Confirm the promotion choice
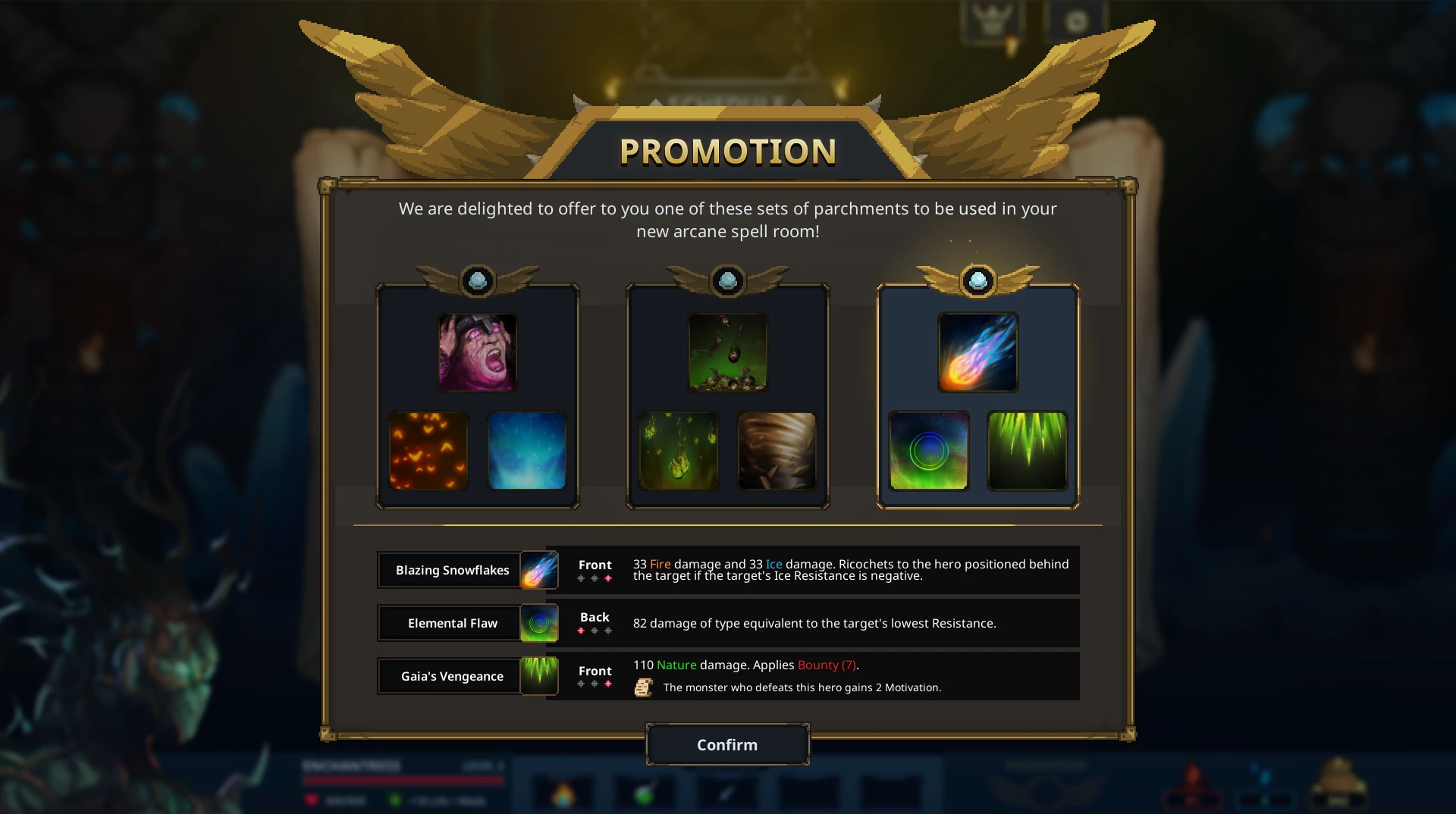 pos(727,744)
